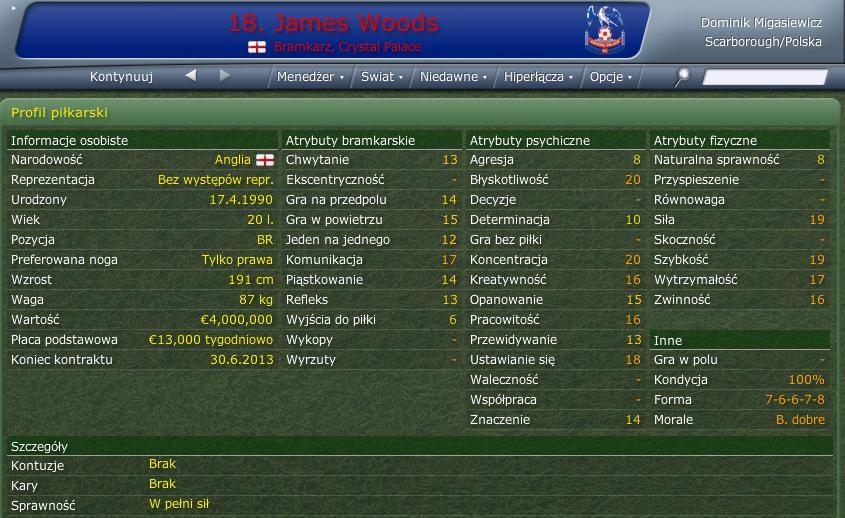The width and height of the screenshot is (845, 518).
Task: Click manager name Dominik Migasiewicz
Action: click(x=761, y=23)
